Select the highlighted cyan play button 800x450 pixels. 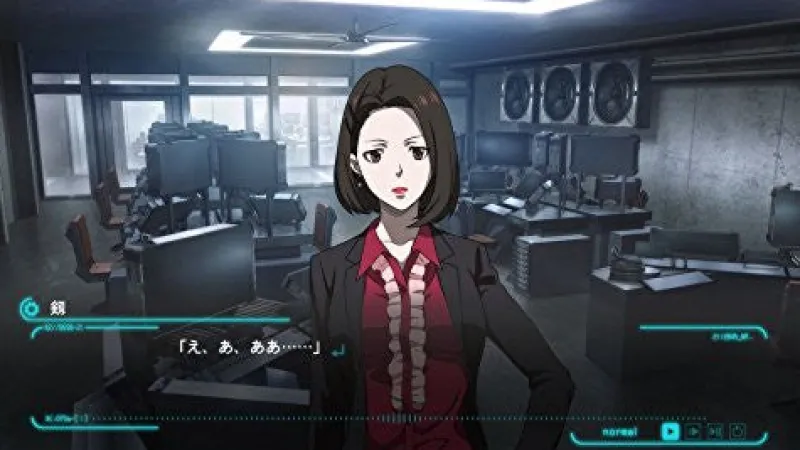(x=670, y=431)
